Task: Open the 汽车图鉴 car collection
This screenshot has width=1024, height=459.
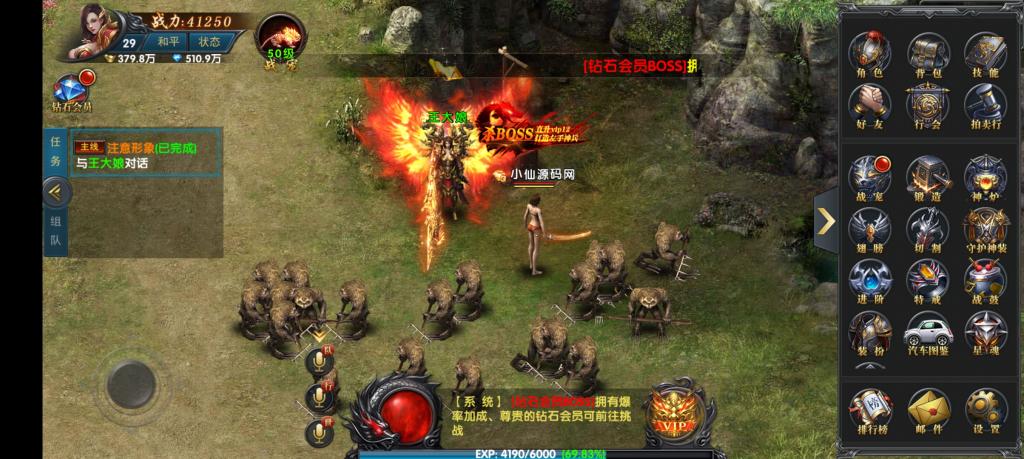Action: click(927, 333)
